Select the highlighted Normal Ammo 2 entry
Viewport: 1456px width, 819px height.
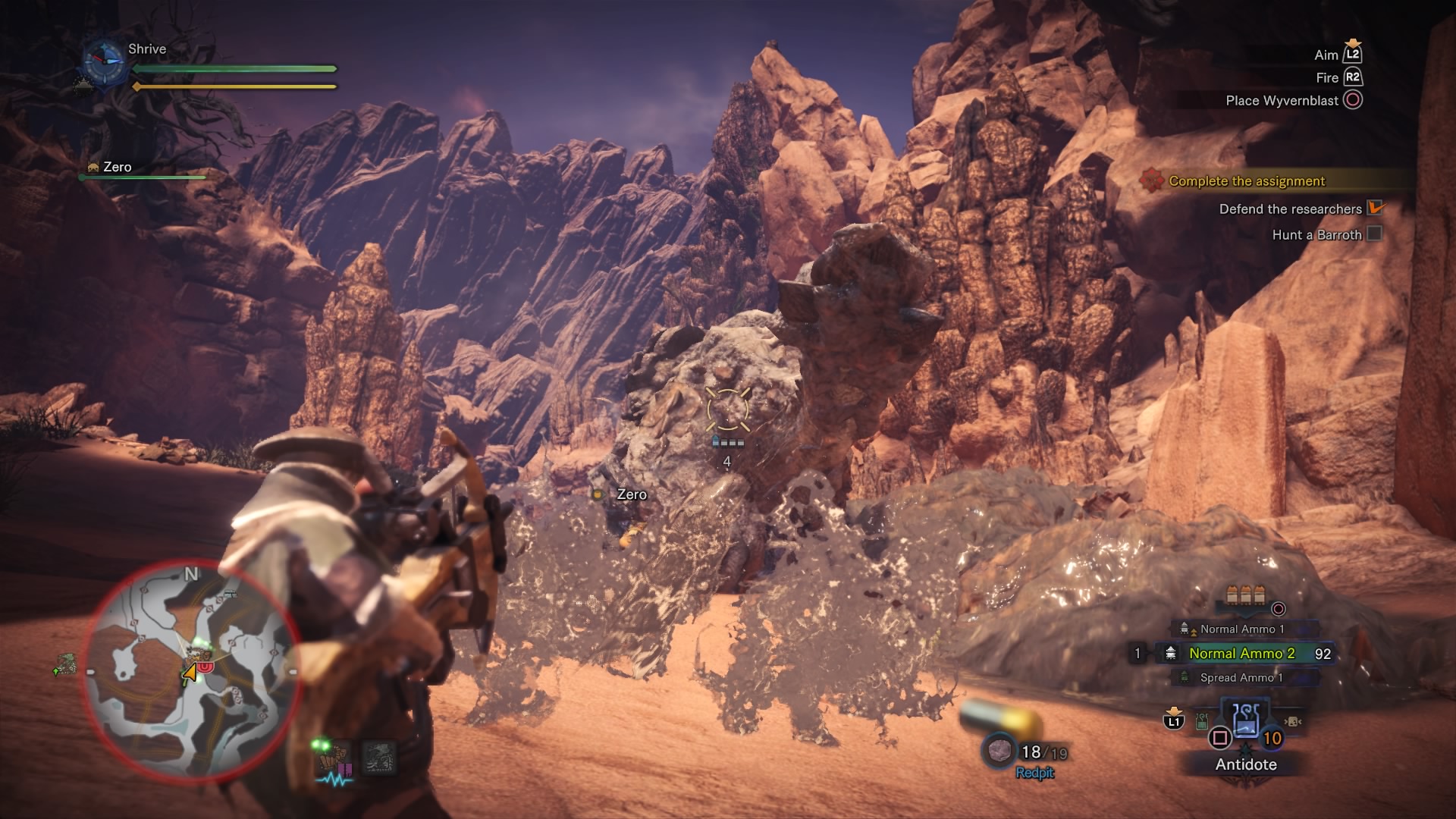coord(1241,653)
